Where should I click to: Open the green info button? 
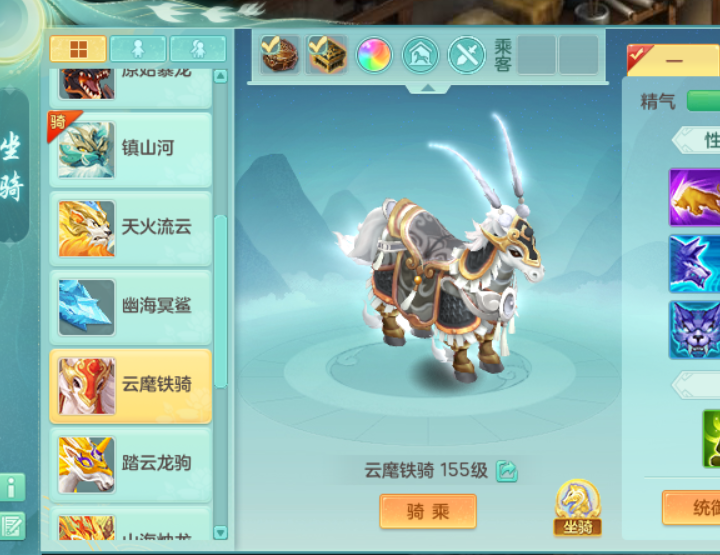(x=13, y=488)
